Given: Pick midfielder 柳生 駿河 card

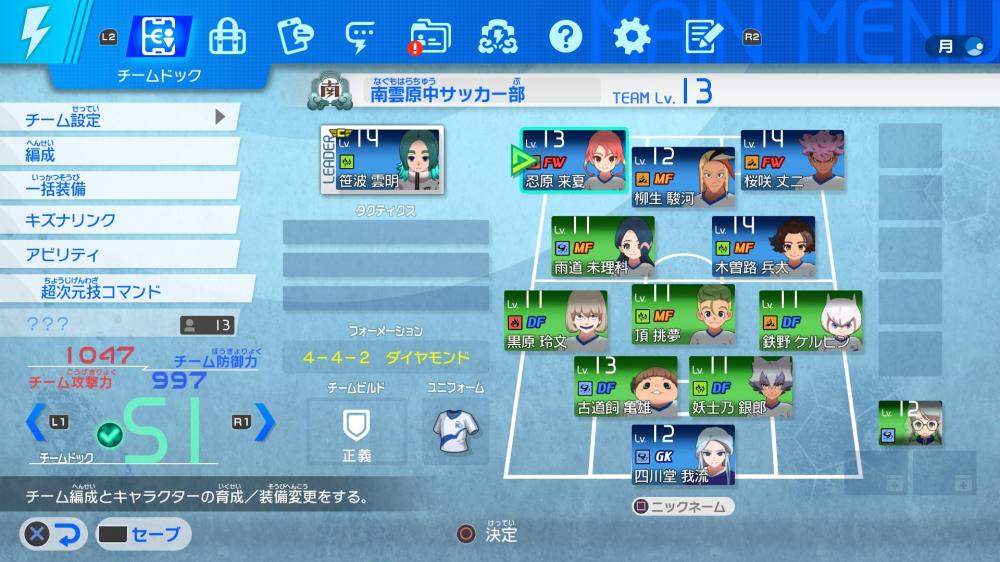Looking at the screenshot, I should 683,176.
